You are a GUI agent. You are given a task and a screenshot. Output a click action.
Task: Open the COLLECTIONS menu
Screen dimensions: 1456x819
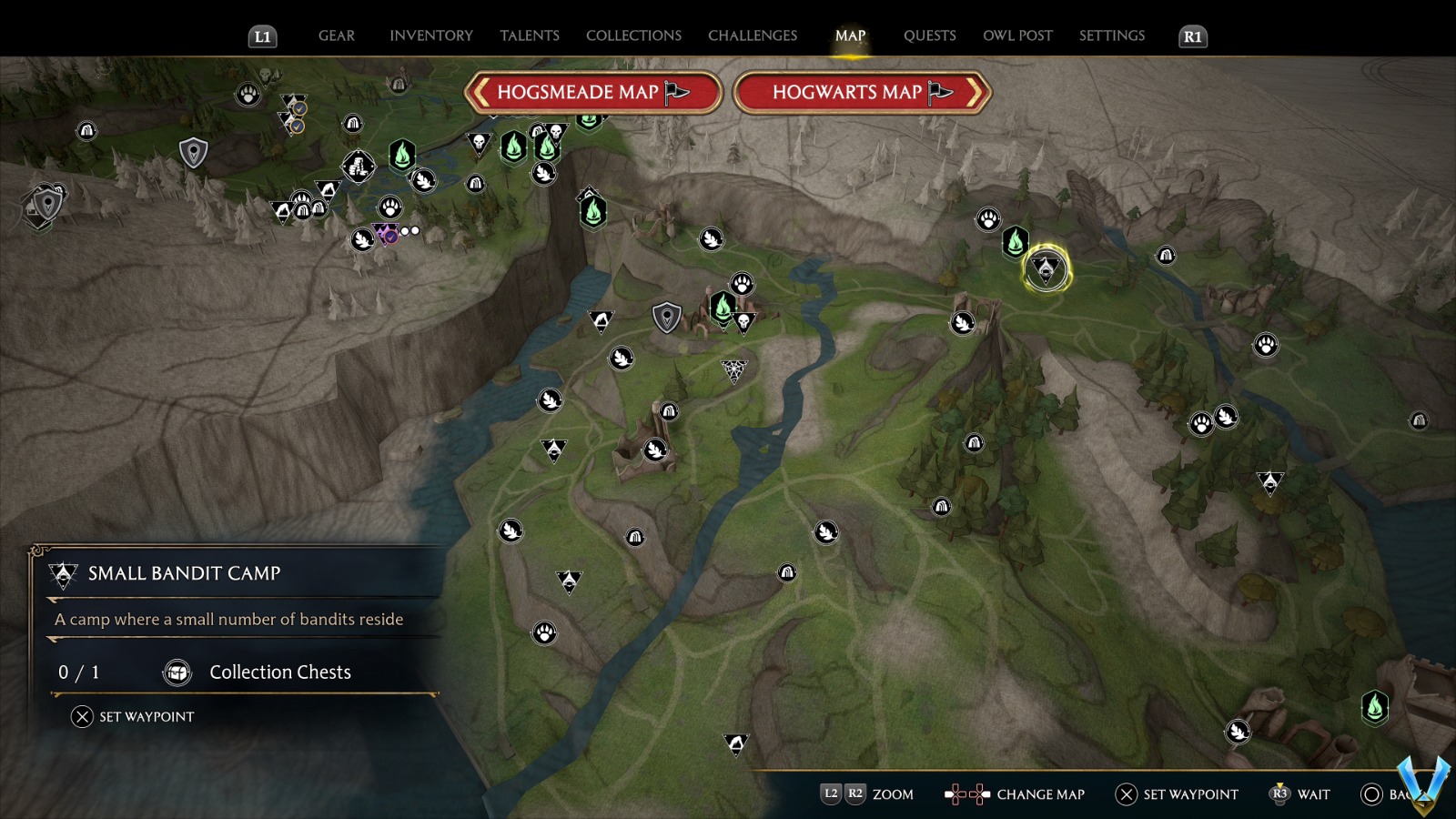click(x=632, y=35)
